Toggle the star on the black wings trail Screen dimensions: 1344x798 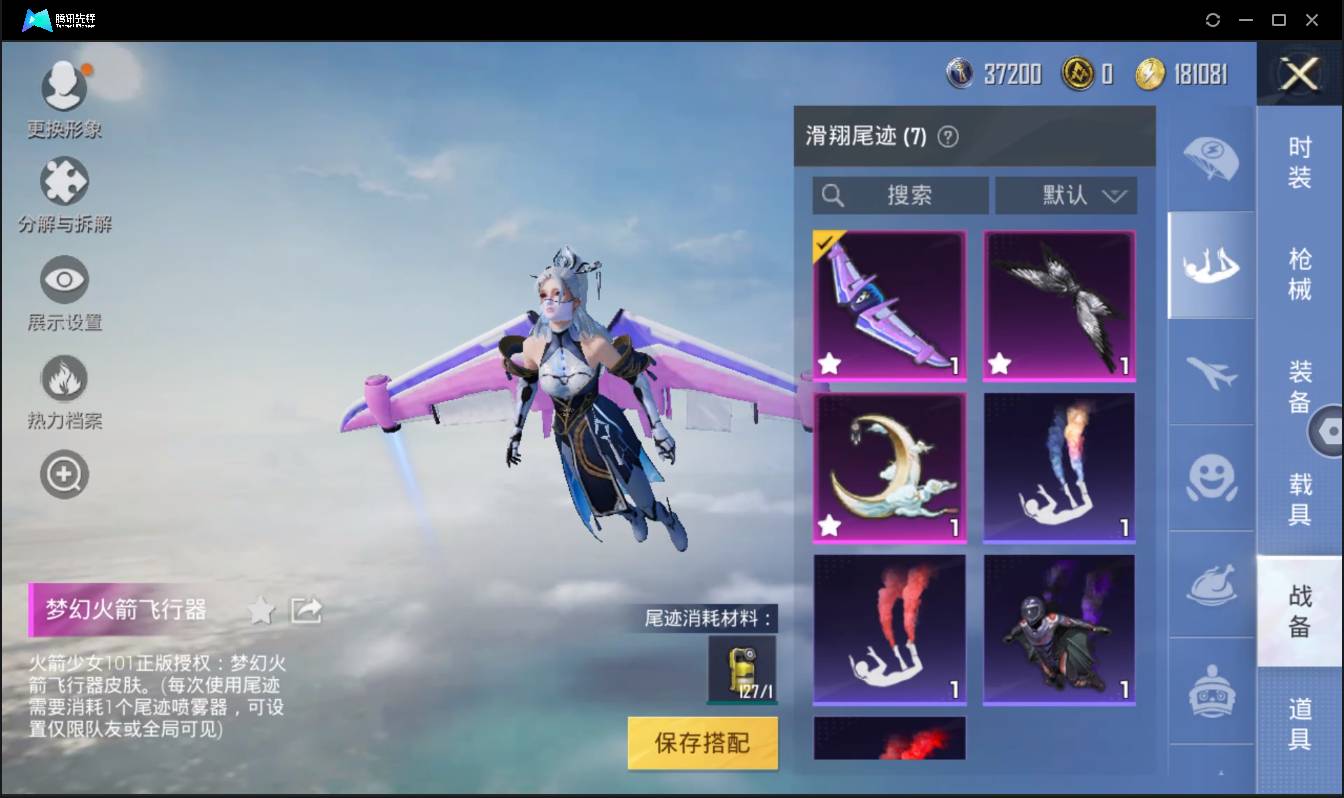(999, 364)
